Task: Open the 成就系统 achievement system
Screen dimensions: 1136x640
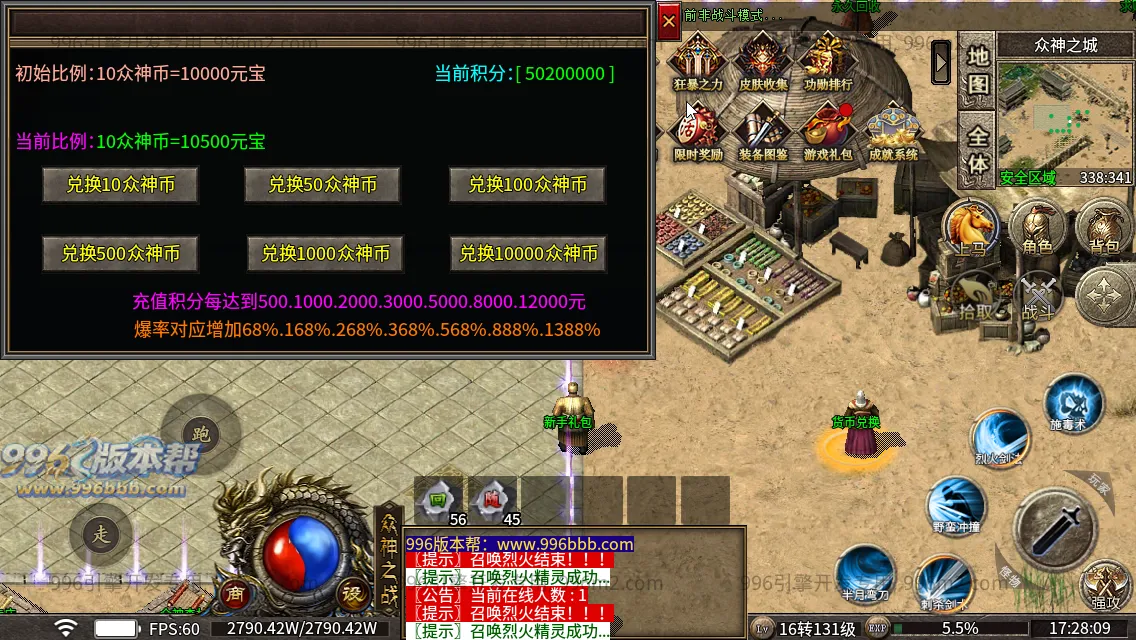Action: pyautogui.click(x=893, y=133)
